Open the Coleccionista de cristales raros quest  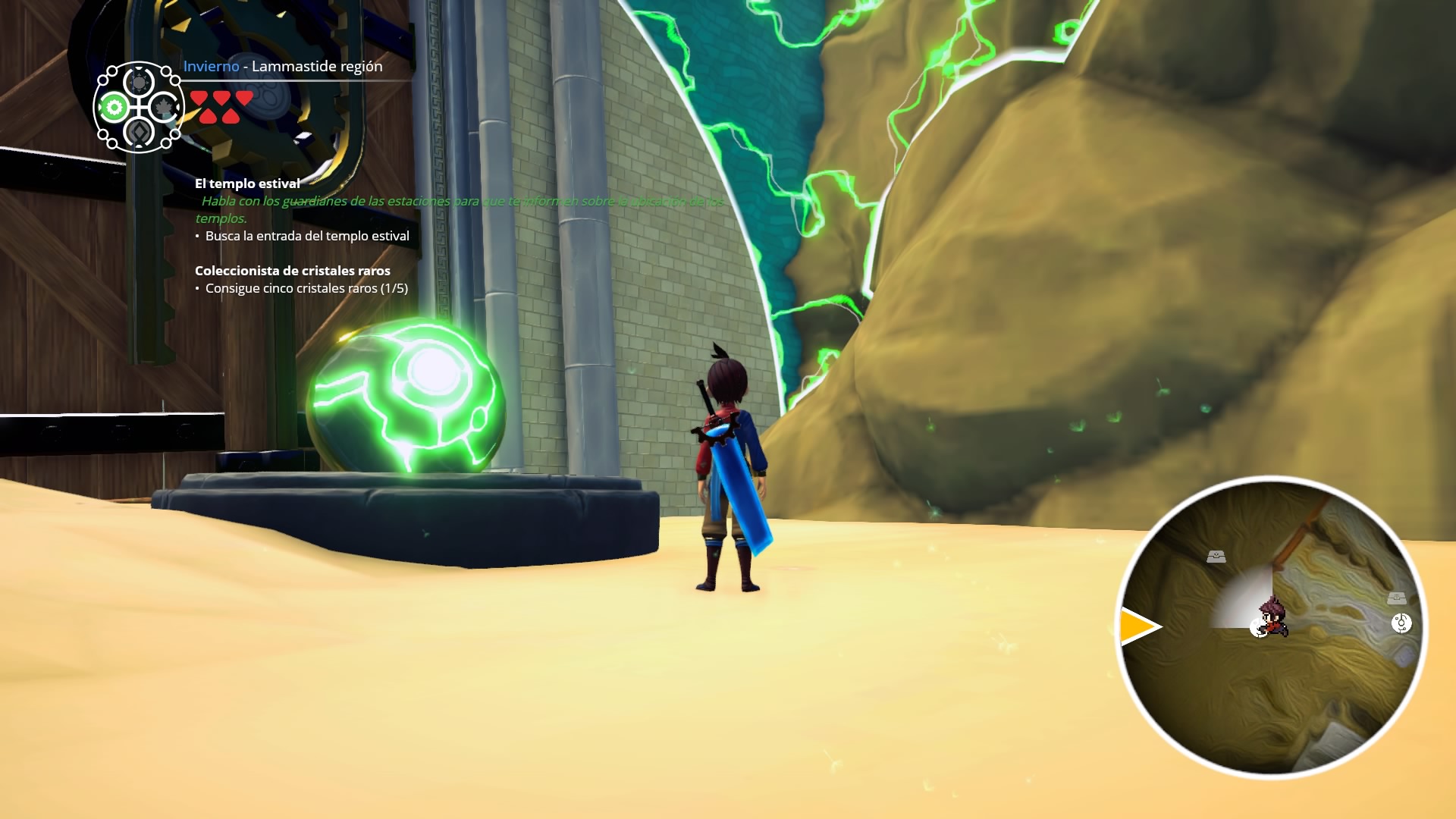(293, 271)
